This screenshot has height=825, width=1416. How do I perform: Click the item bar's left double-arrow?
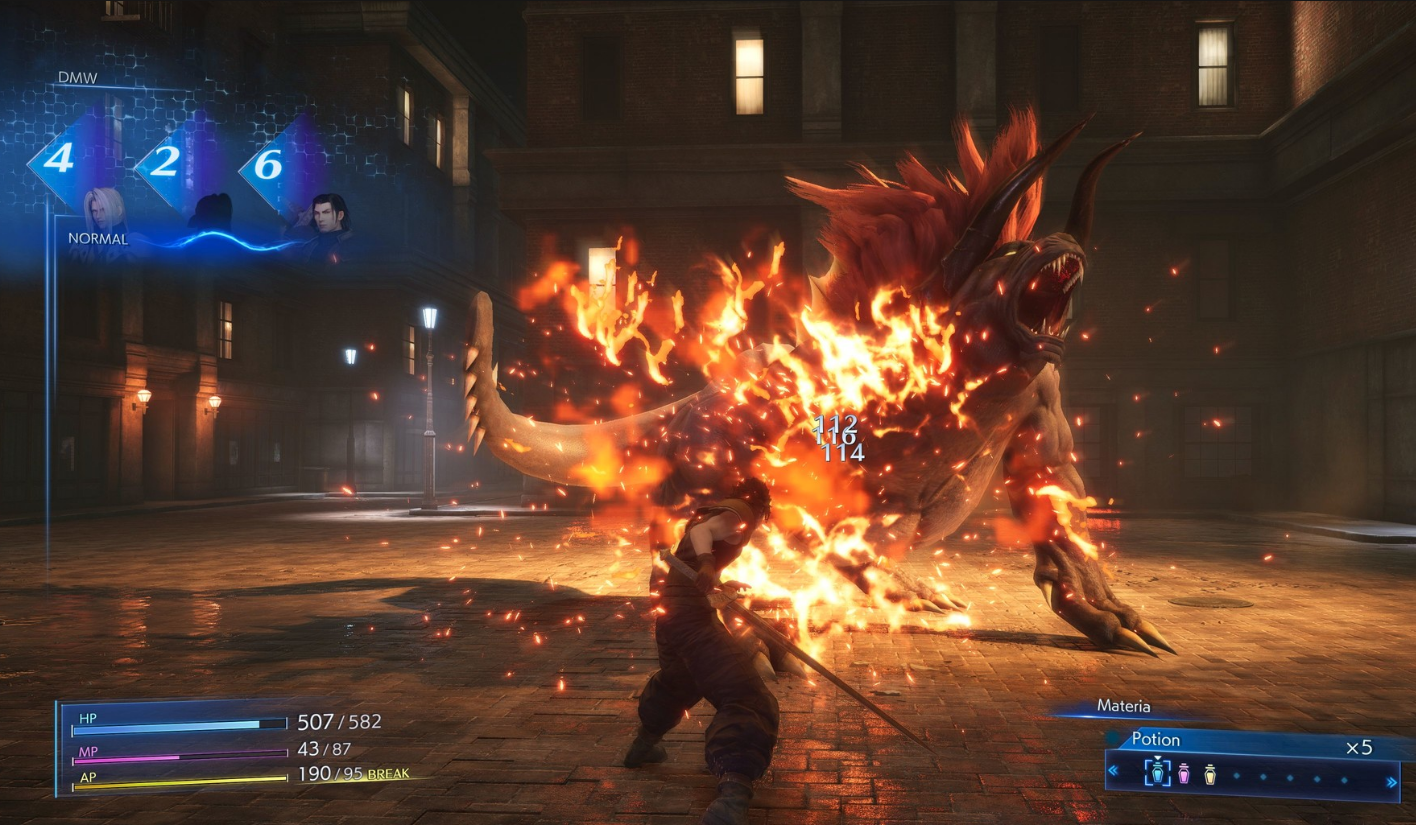tap(1113, 771)
